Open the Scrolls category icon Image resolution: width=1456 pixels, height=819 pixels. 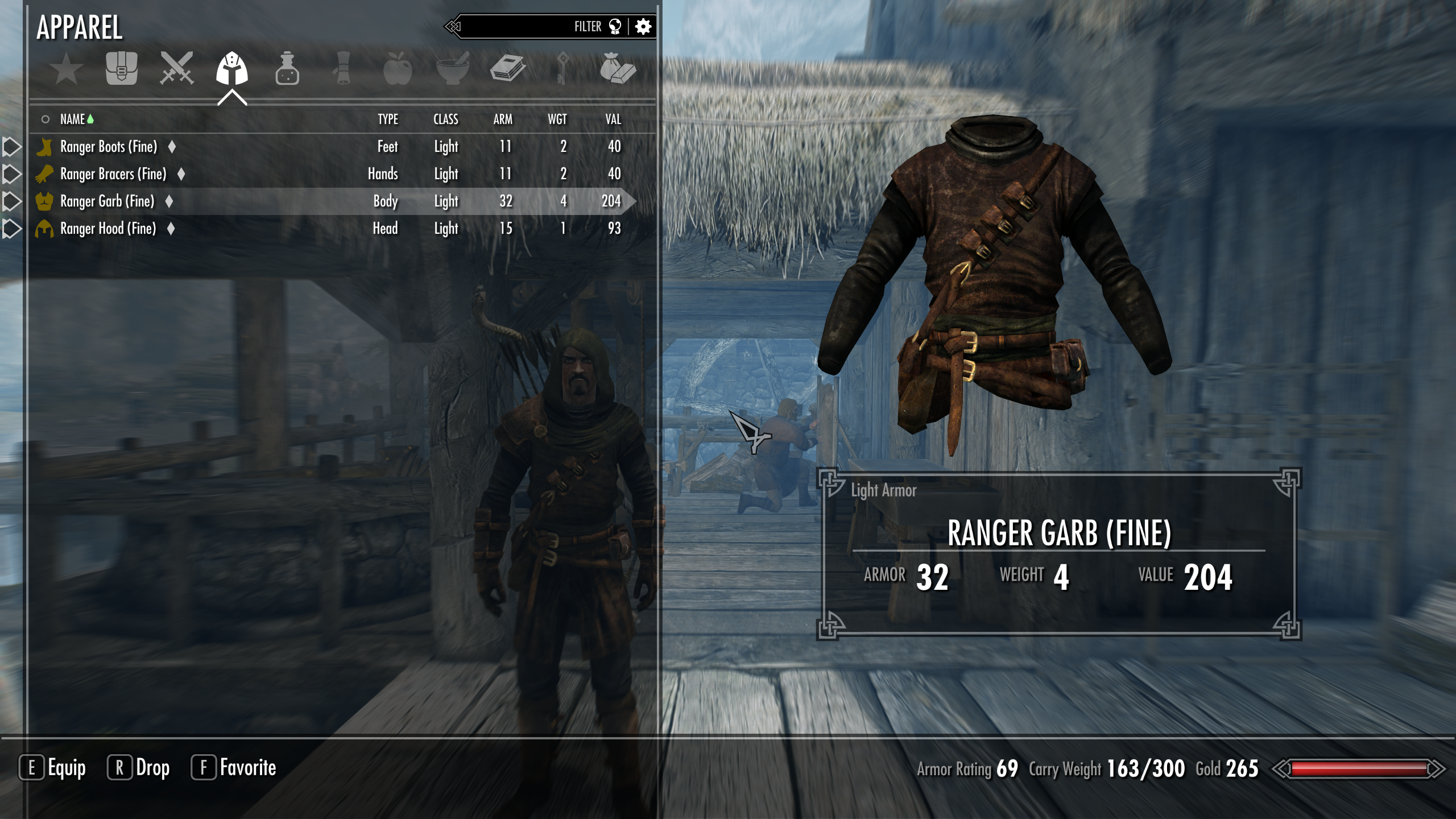(x=341, y=69)
